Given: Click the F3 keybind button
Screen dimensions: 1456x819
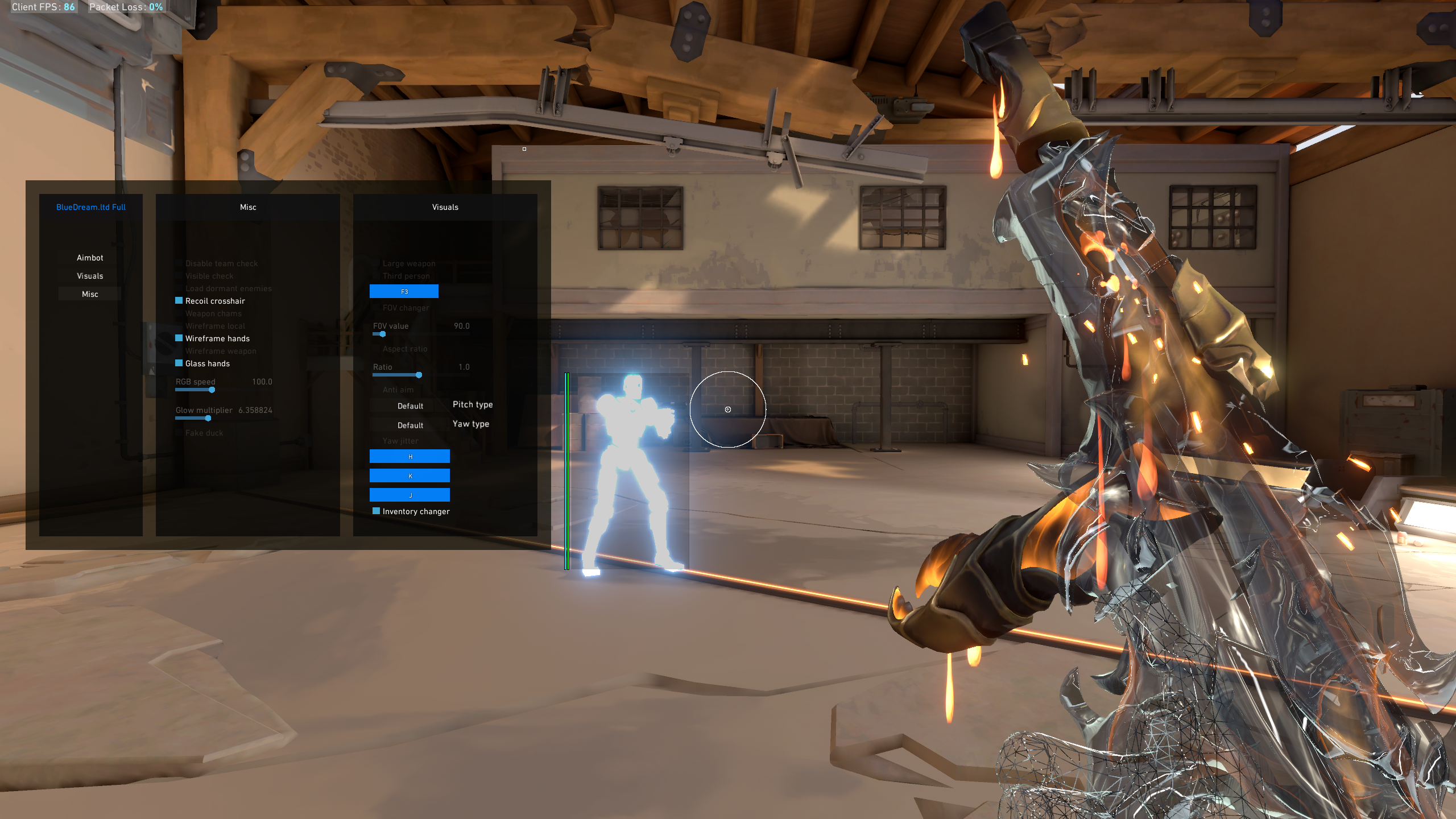Looking at the screenshot, I should [x=404, y=292].
